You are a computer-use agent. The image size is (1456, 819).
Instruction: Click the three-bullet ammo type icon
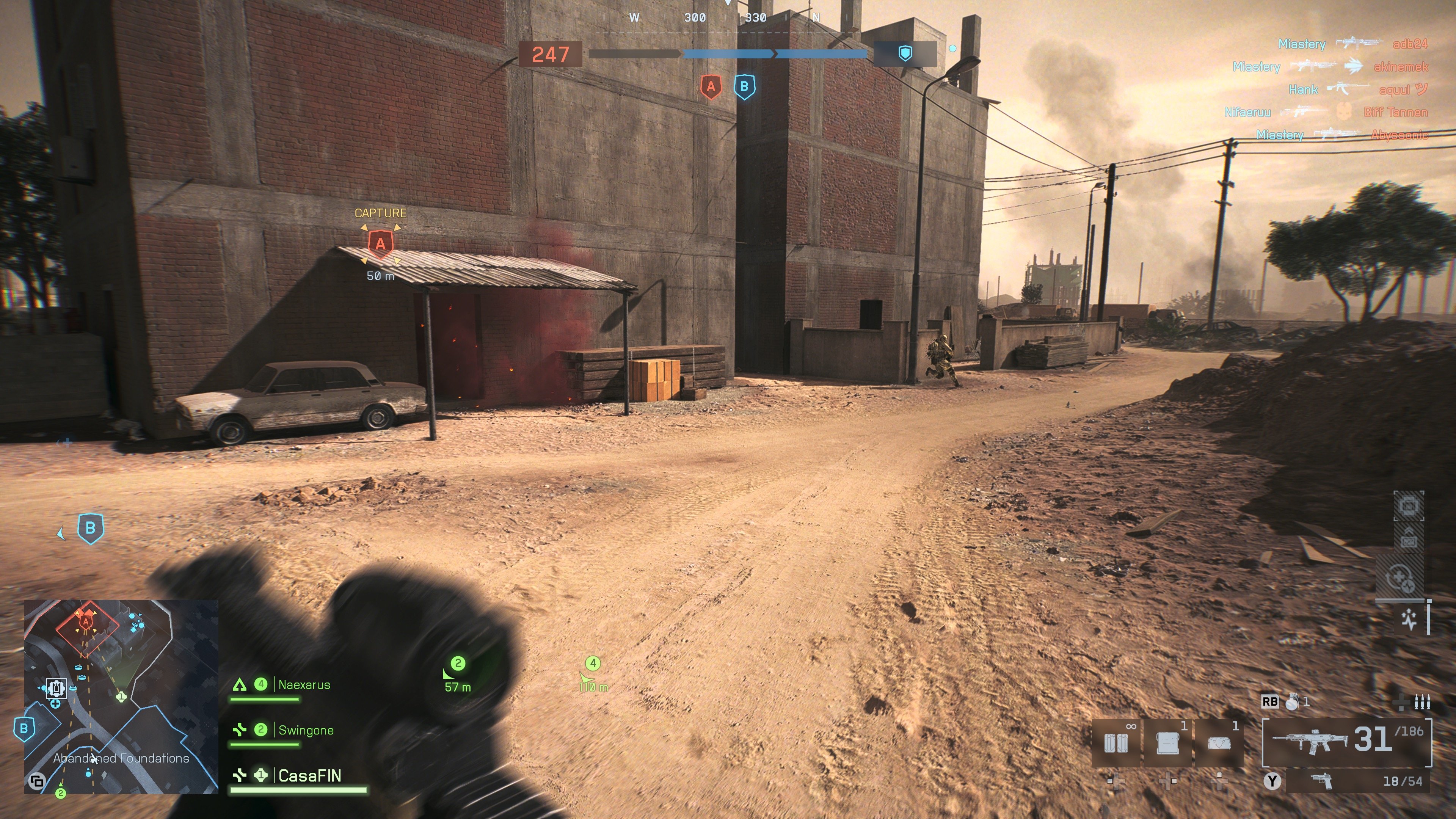[x=1422, y=702]
